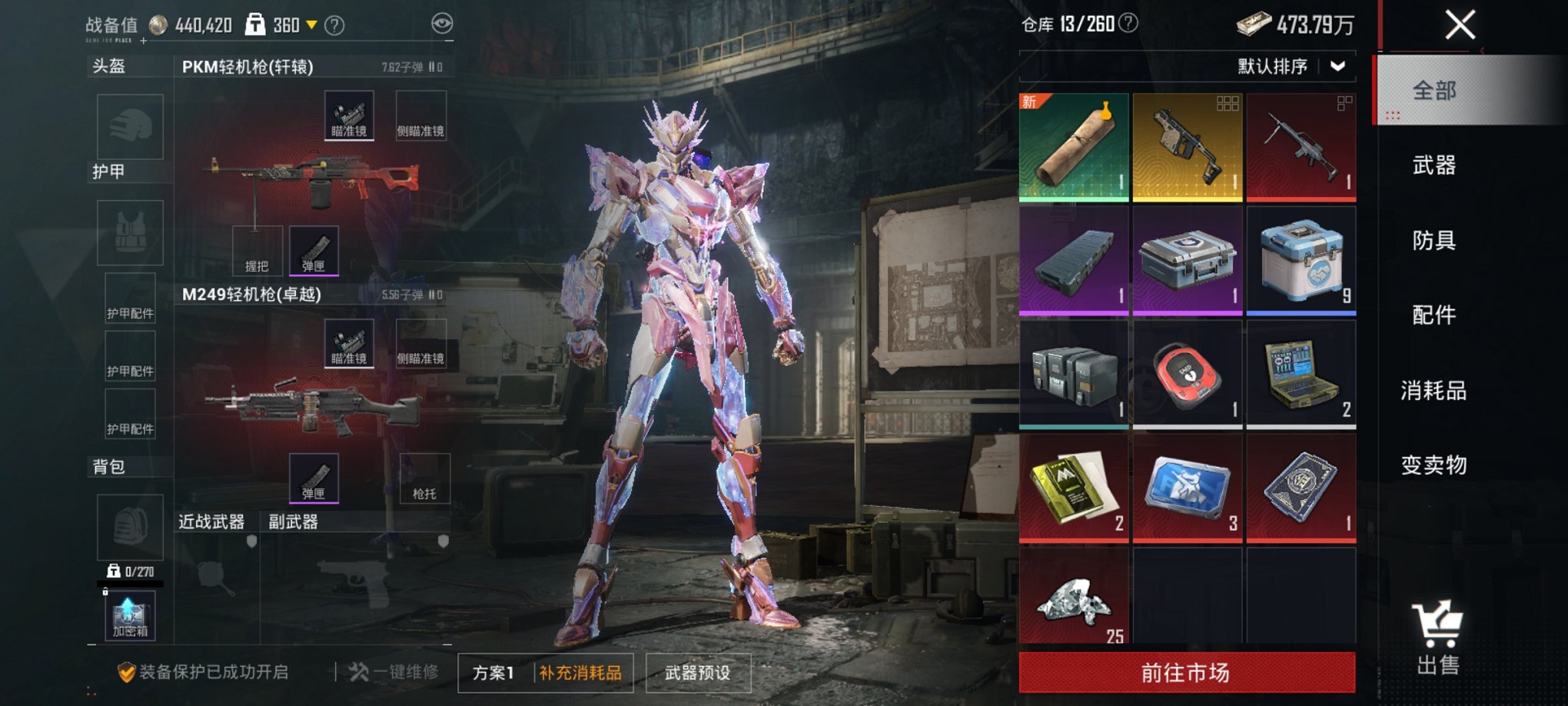Expand the yellow arrow beside weight 360
The height and width of the screenshot is (706, 1568).
click(313, 24)
